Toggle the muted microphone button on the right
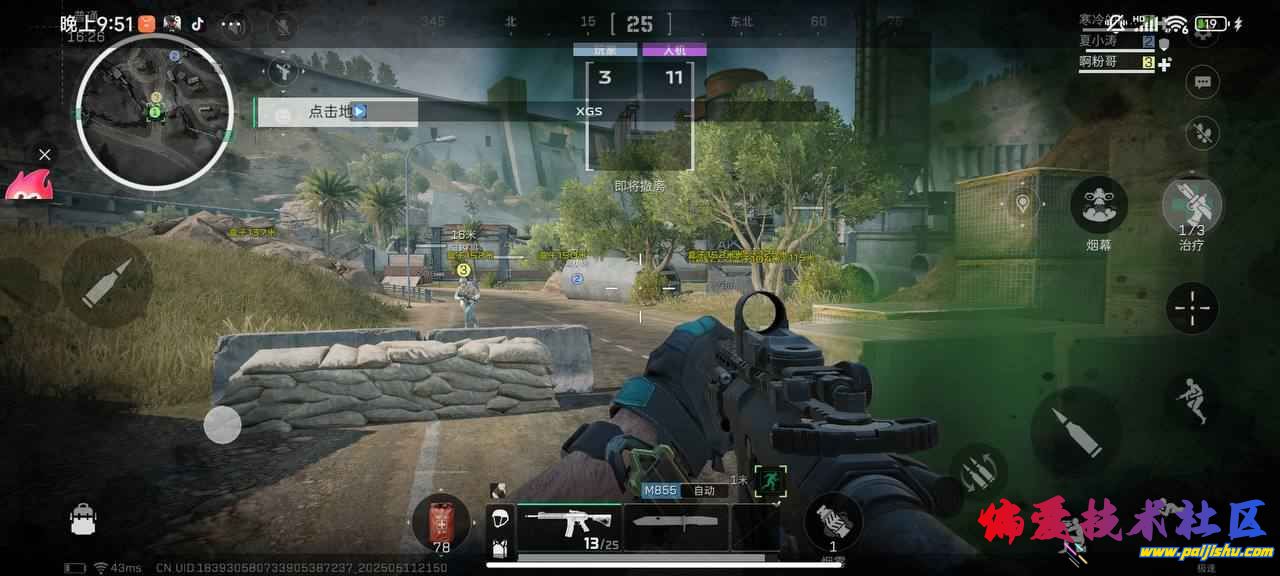The width and height of the screenshot is (1280, 576). click(1202, 133)
